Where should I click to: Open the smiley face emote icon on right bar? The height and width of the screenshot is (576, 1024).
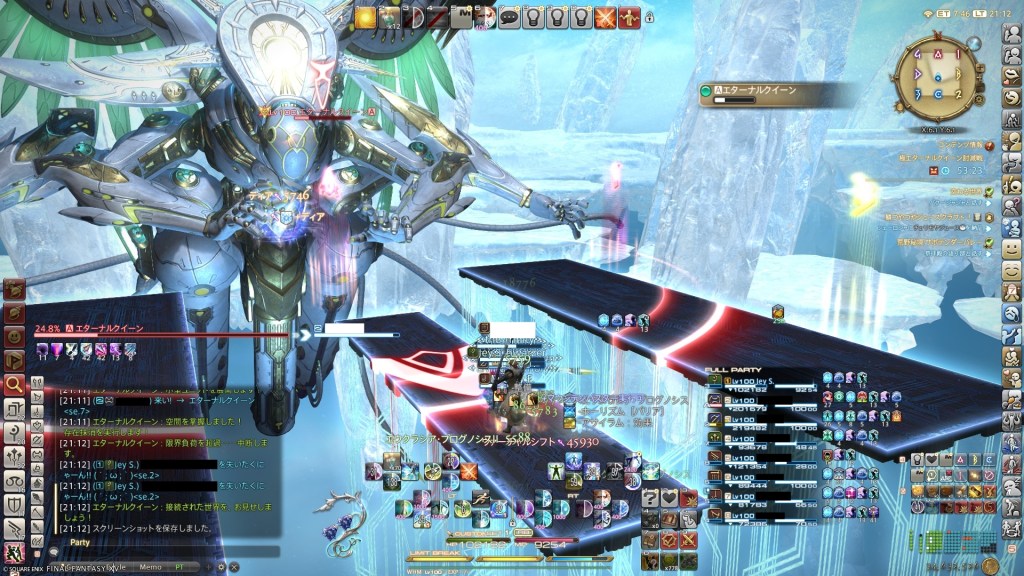[x=1012, y=247]
